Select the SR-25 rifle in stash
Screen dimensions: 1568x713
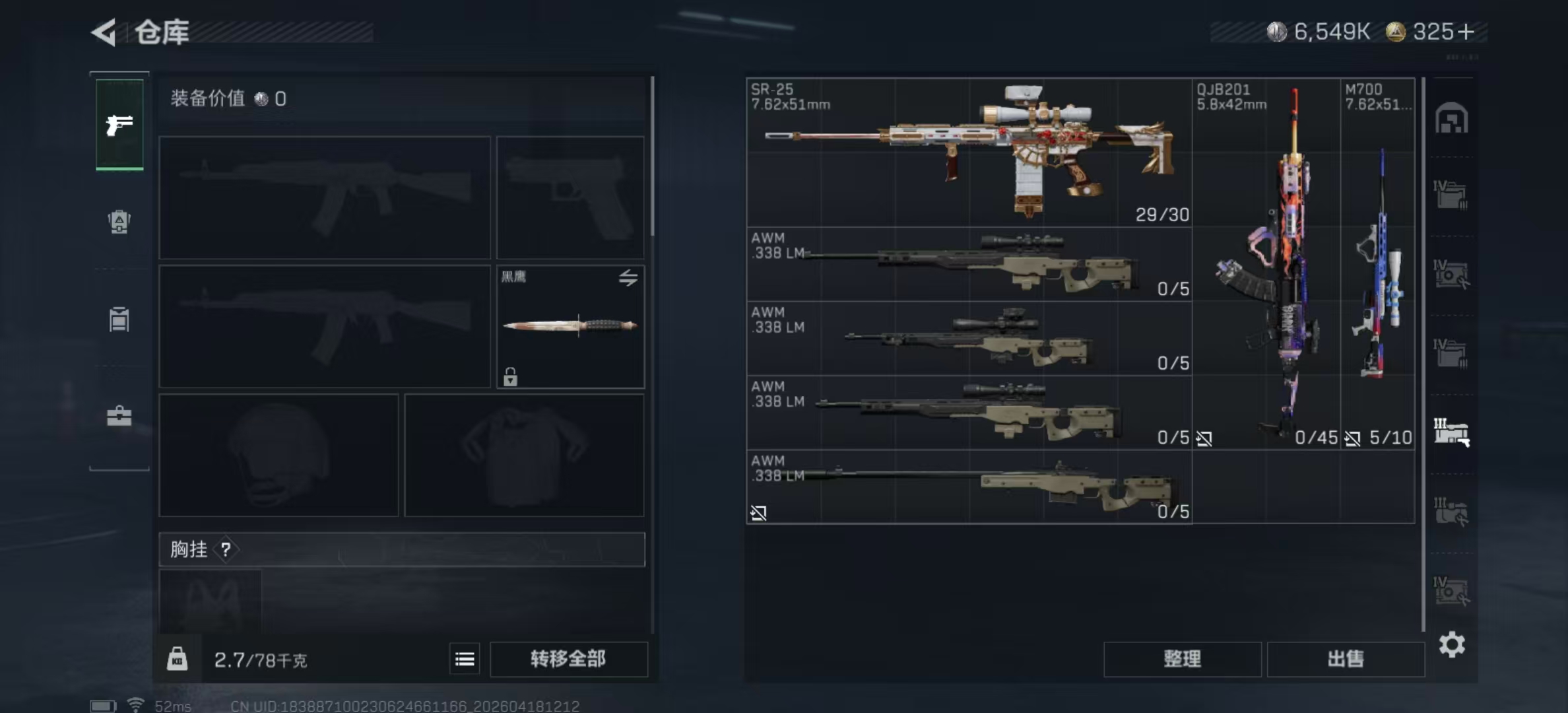click(969, 153)
